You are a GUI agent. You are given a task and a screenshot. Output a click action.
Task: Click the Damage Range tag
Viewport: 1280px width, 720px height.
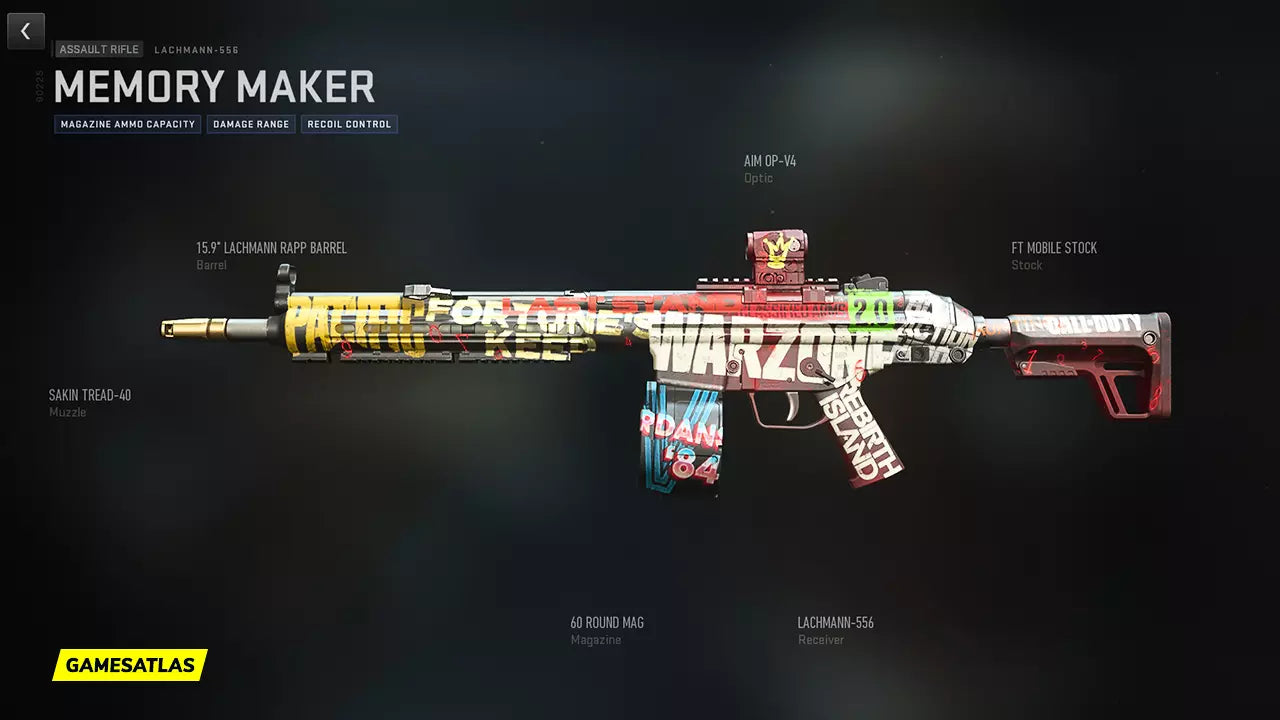pos(251,125)
